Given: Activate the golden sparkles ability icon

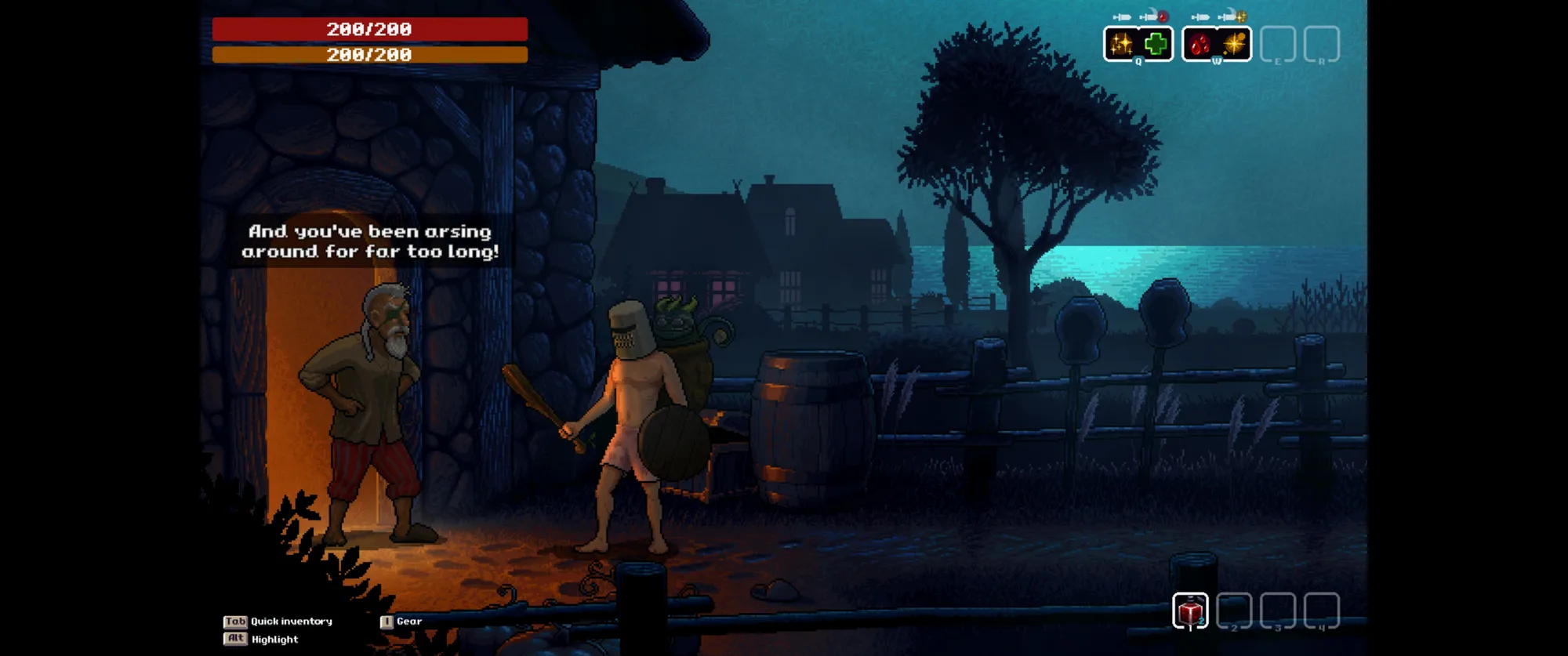Looking at the screenshot, I should pyautogui.click(x=1121, y=44).
